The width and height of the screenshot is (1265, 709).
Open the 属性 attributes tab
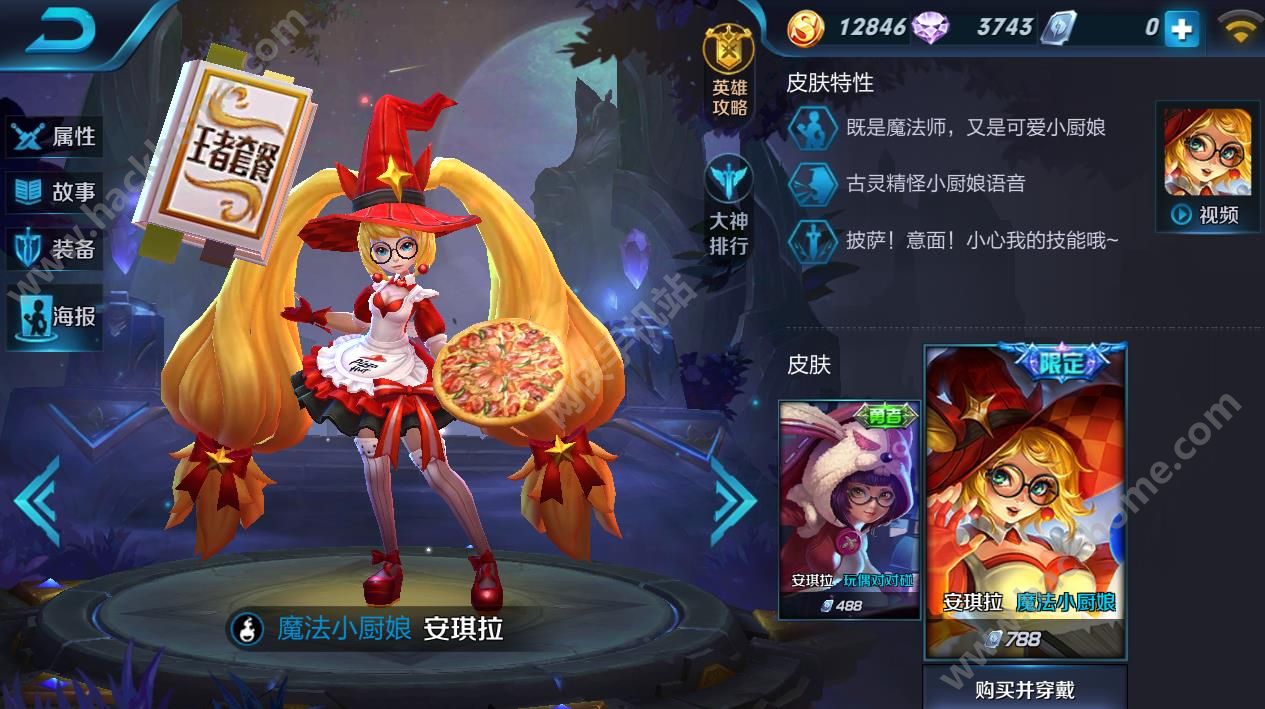pyautogui.click(x=56, y=136)
